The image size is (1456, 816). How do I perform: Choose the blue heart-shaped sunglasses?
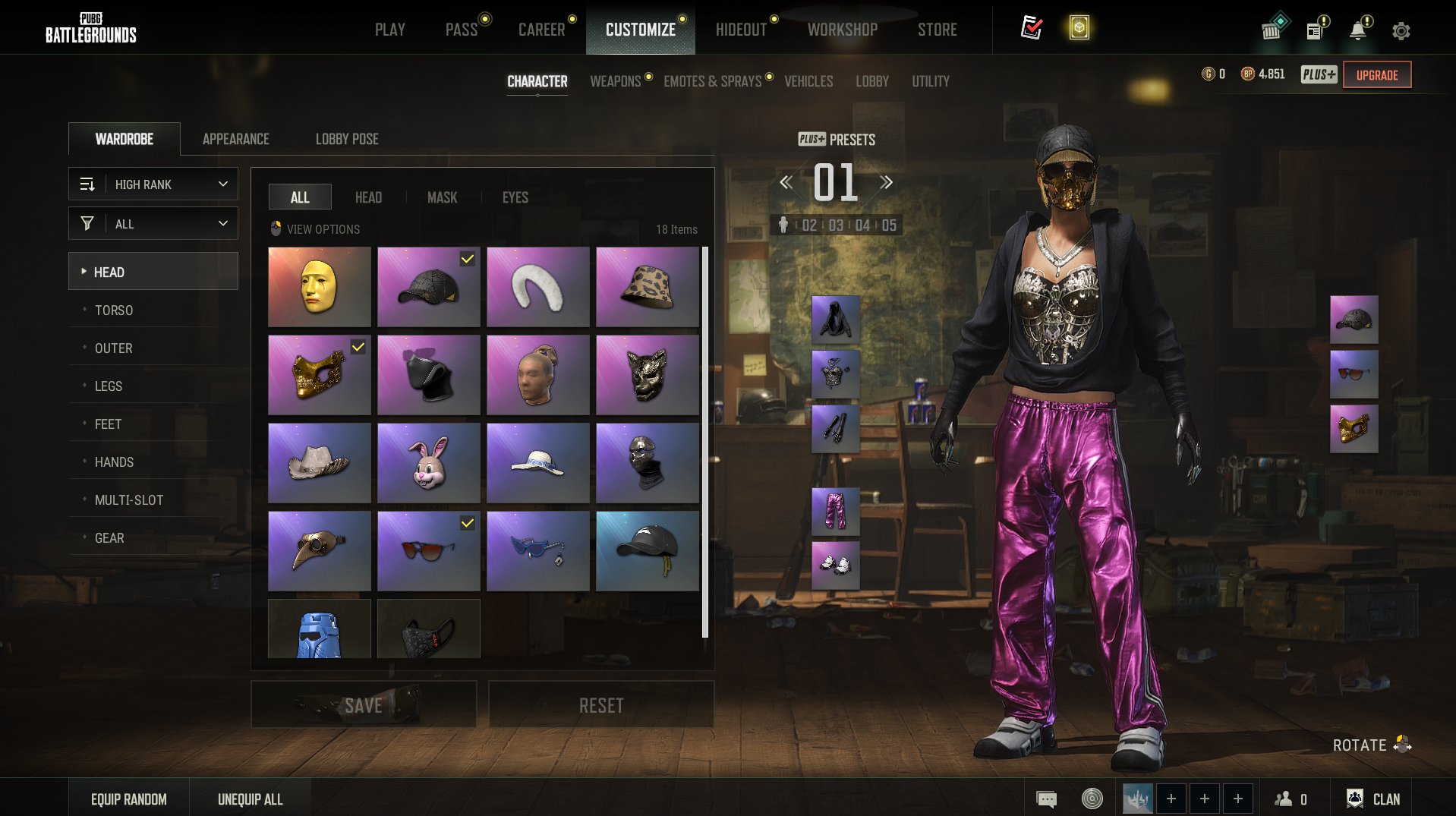537,551
